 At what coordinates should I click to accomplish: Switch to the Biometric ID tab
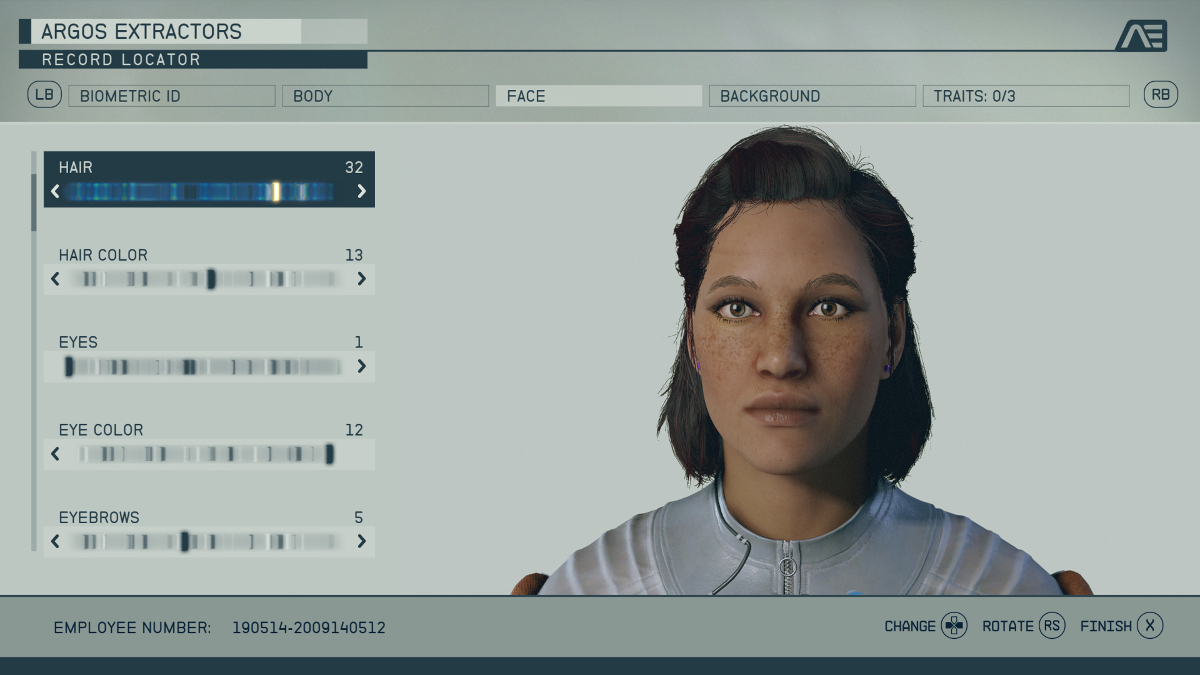[x=171, y=96]
